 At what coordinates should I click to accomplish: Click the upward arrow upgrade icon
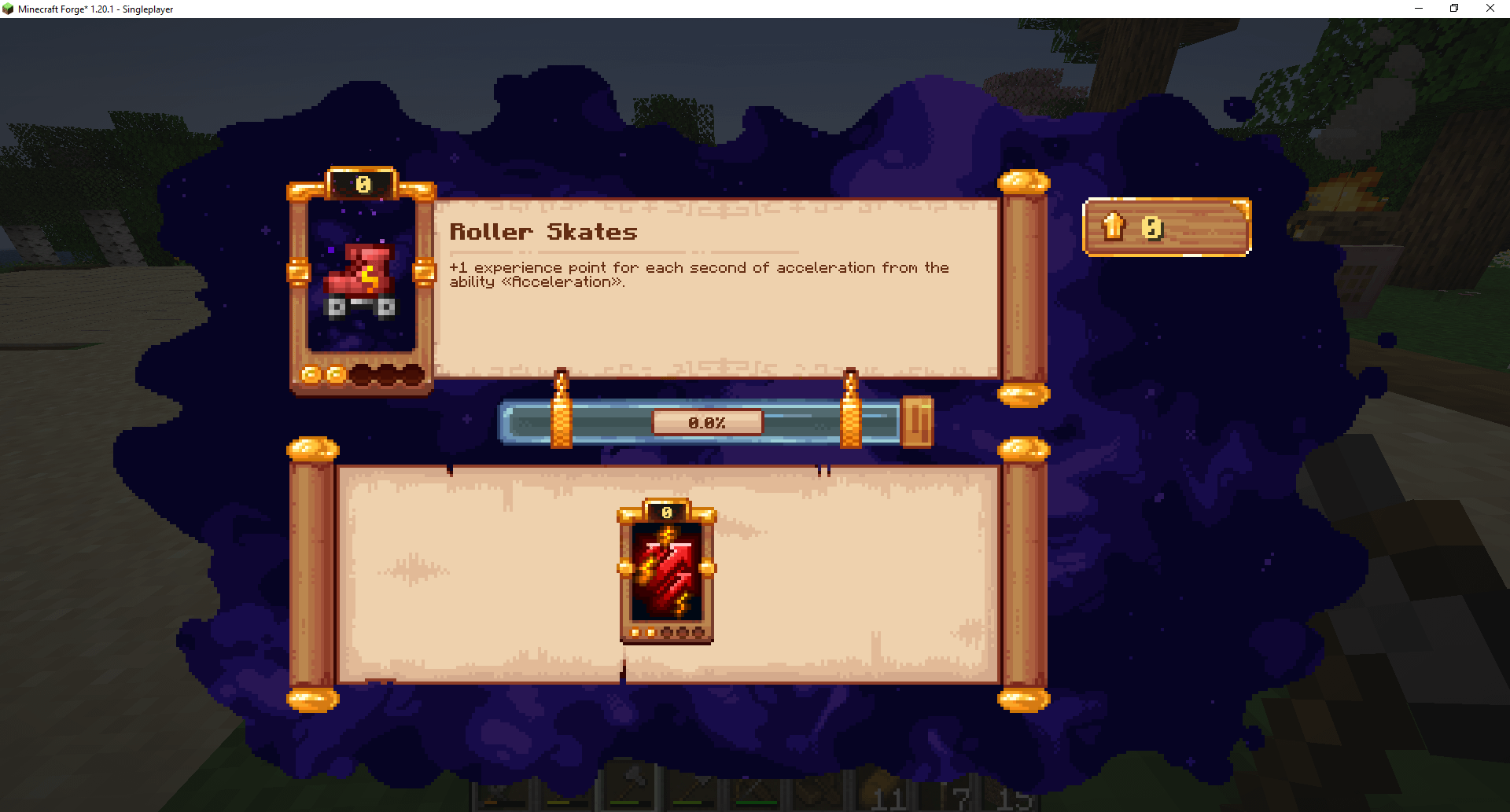[x=1114, y=227]
